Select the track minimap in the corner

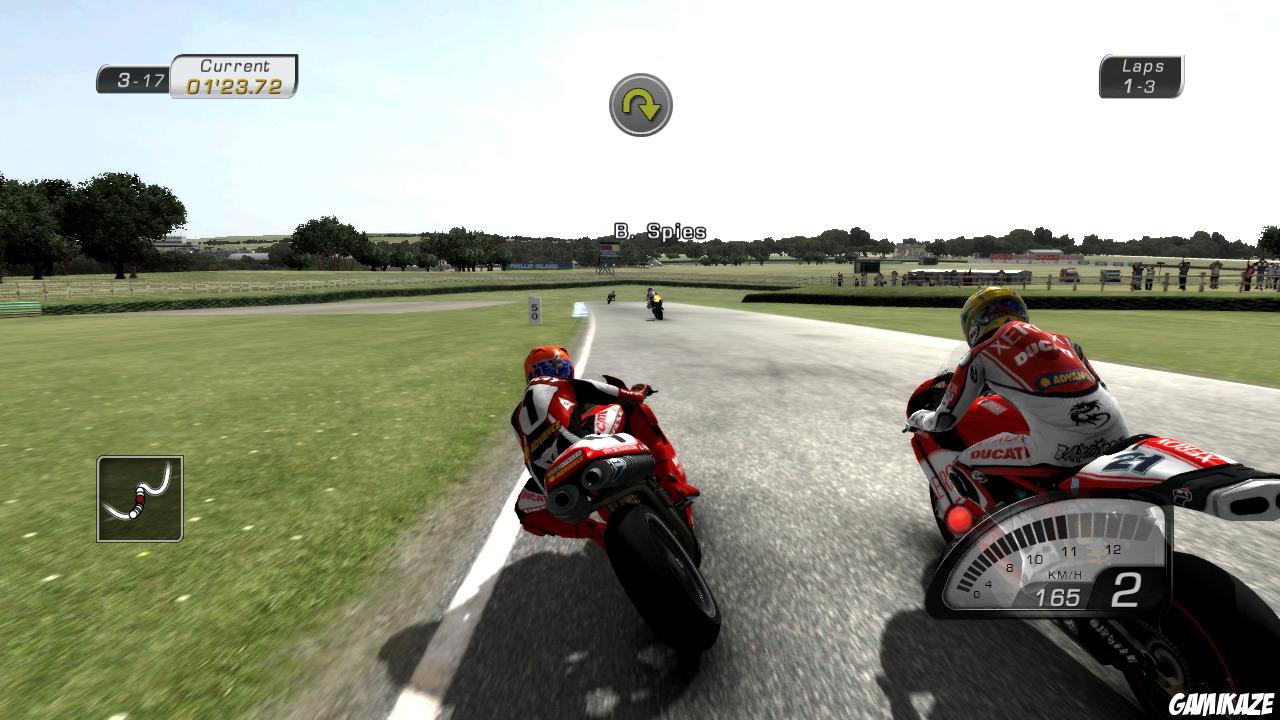(138, 497)
